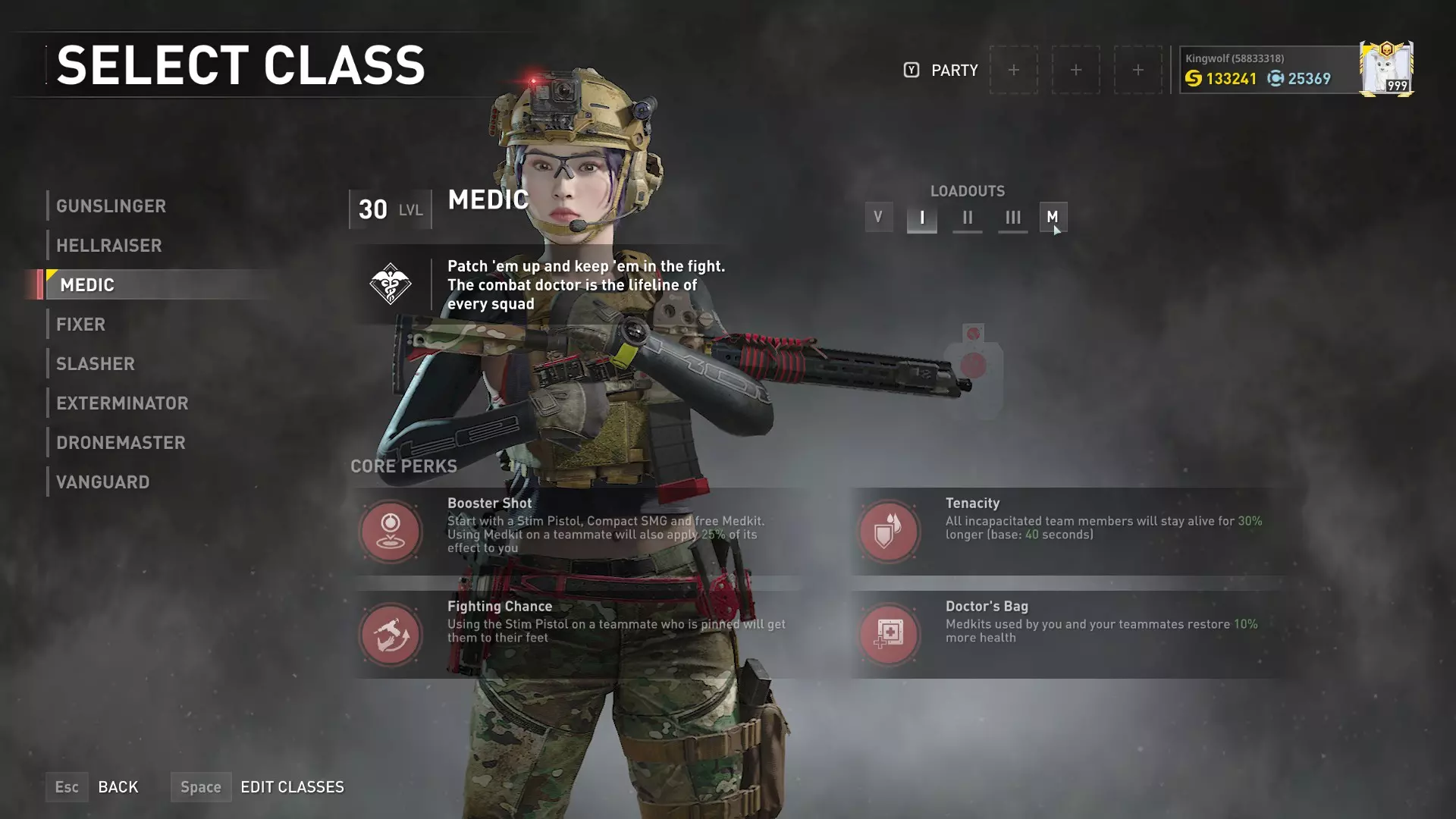
Task: Choose the Exterminator class
Action: tap(122, 403)
